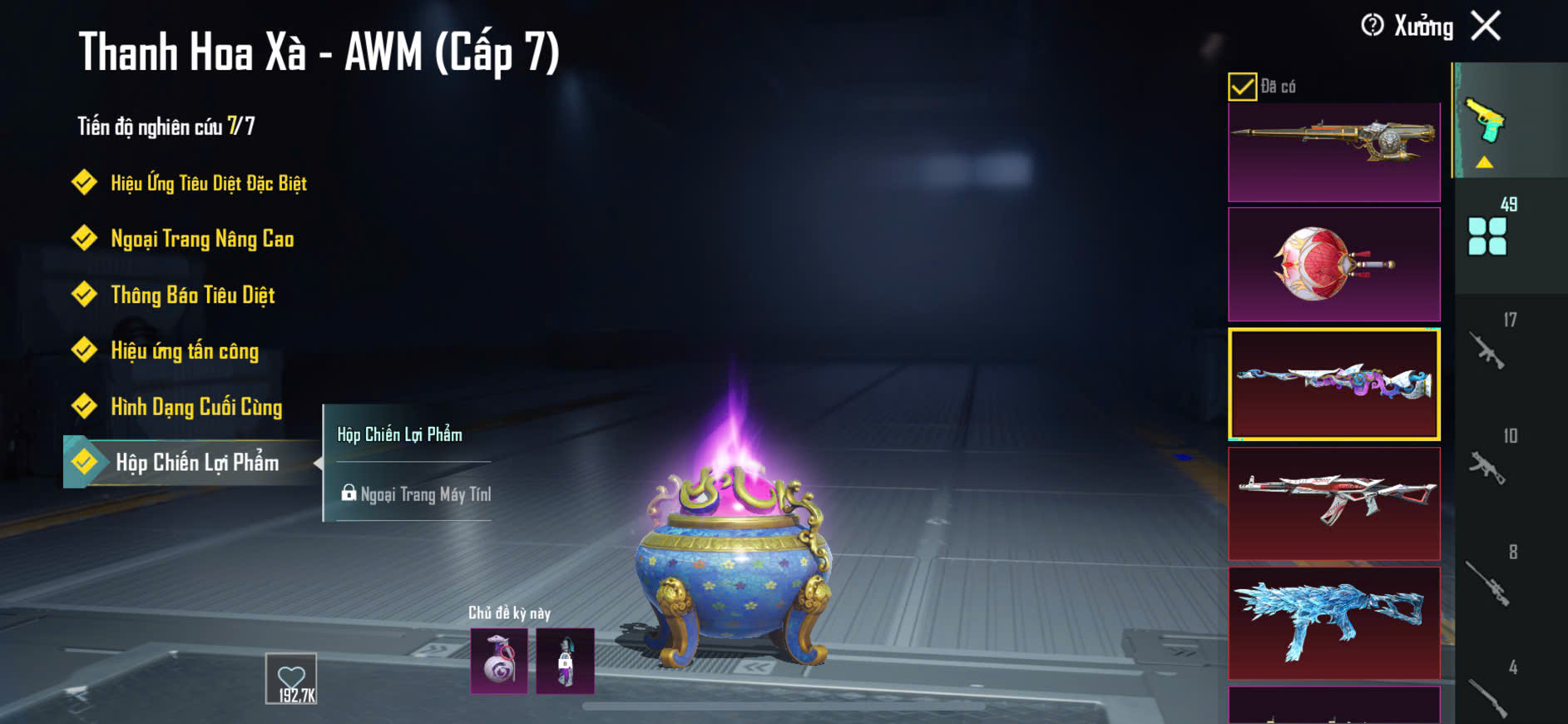Switch to the all-items grid tab
This screenshot has height=724, width=1568.
coord(1487,236)
